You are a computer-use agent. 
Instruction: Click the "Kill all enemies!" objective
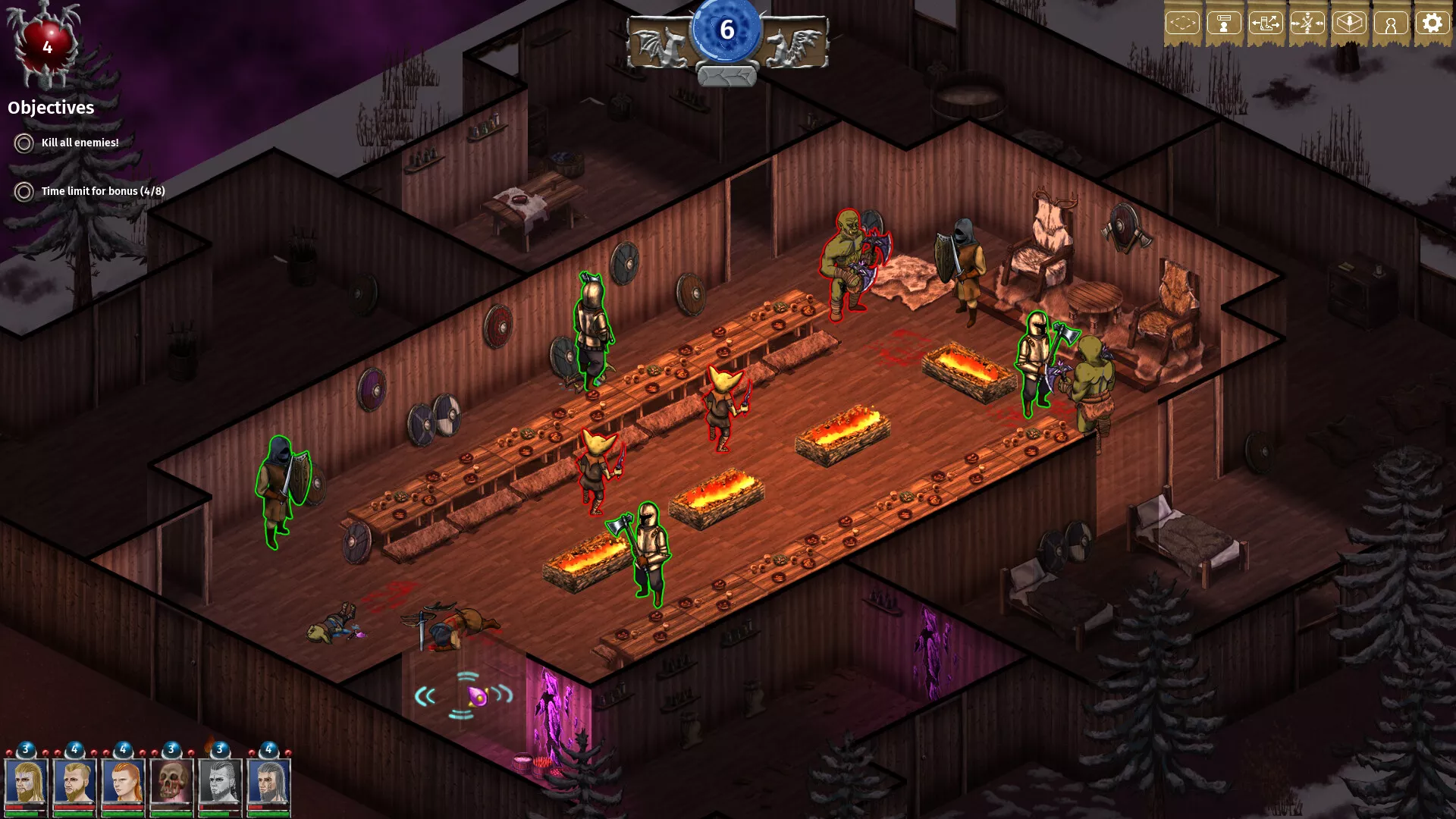[80, 143]
